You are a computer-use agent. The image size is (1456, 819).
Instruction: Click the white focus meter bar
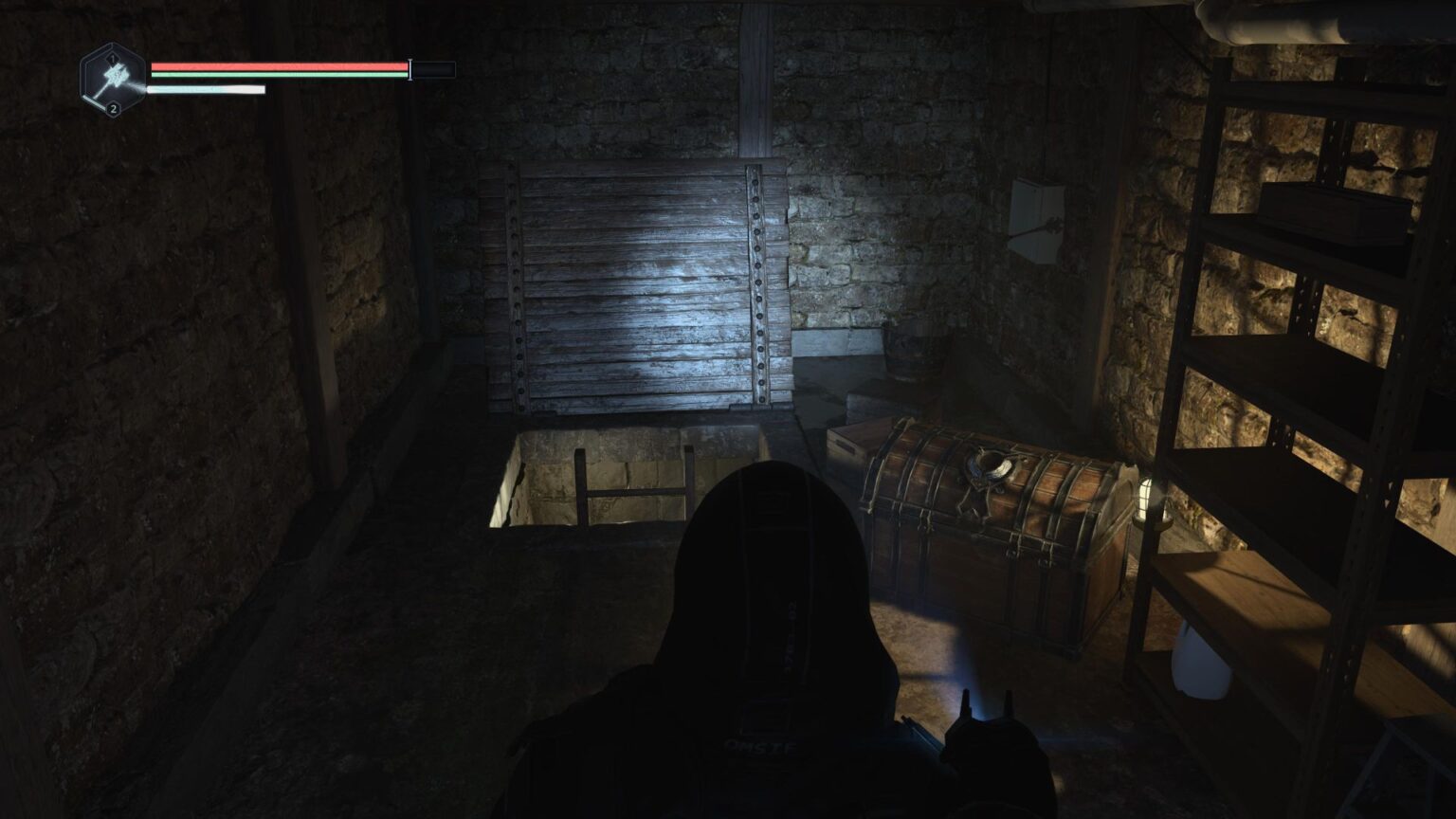point(204,90)
